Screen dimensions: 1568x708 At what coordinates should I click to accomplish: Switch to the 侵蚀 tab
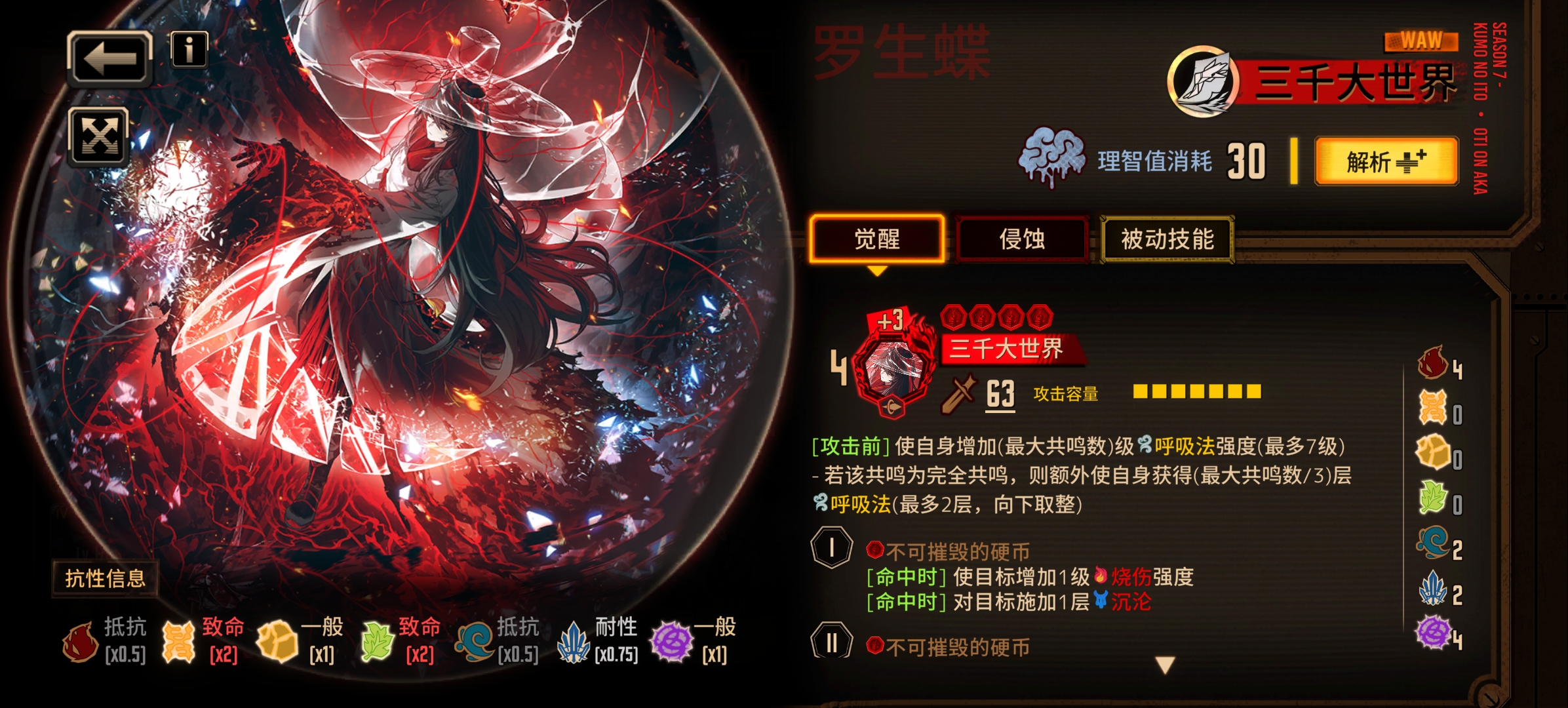(x=1023, y=240)
